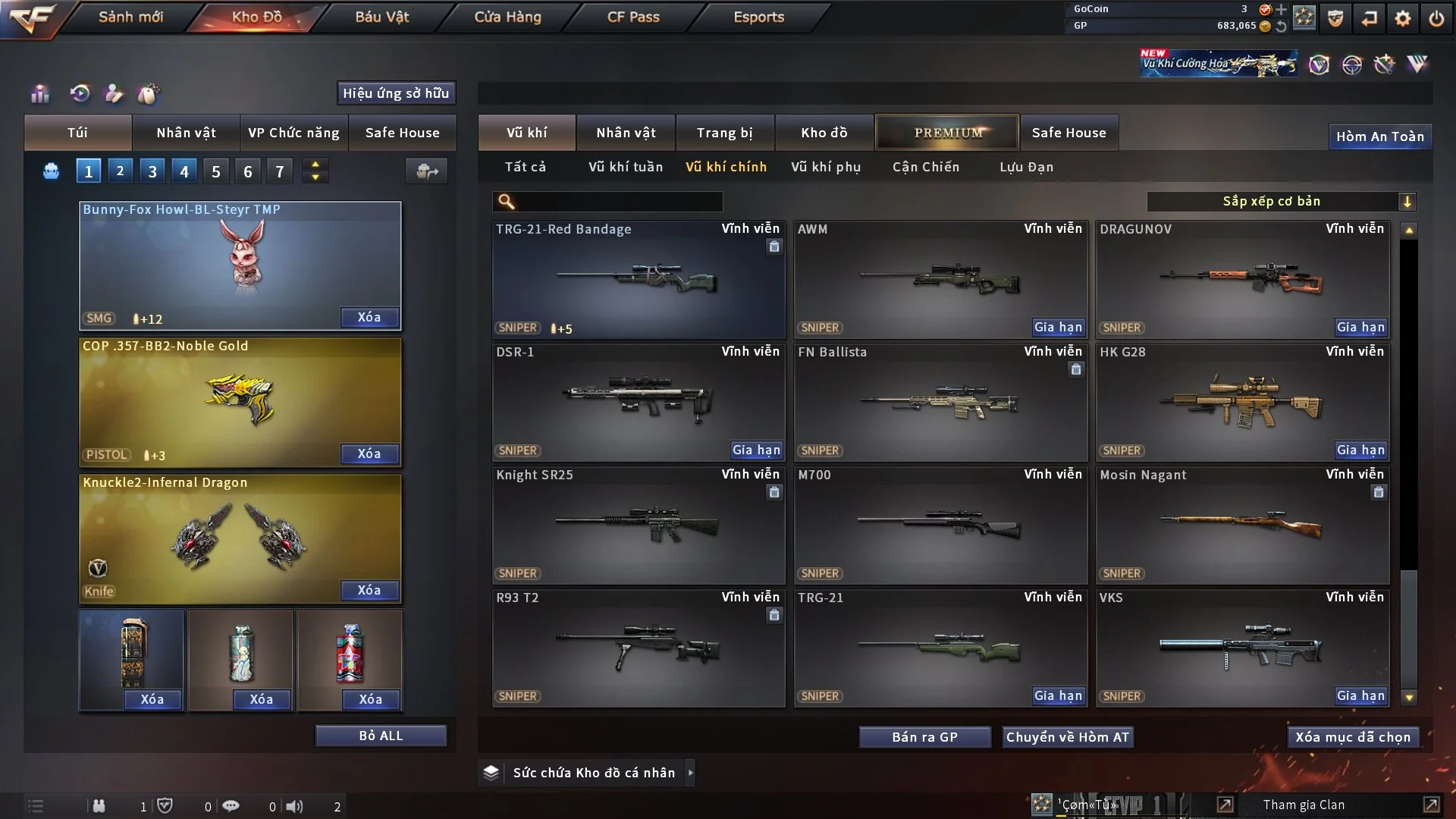The width and height of the screenshot is (1456, 819).
Task: Open the Cửa Hàng shop menu
Action: pos(507,17)
